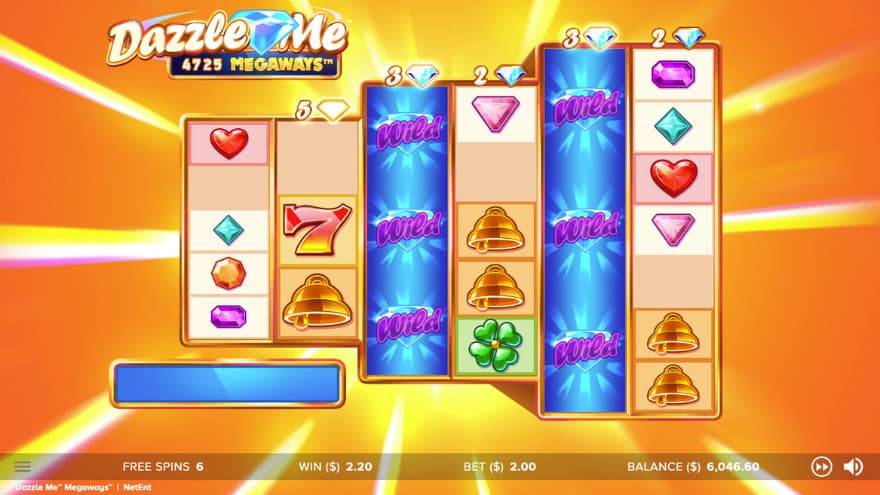
Task: Toggle the fast-forward quick spin button
Action: pos(821,466)
